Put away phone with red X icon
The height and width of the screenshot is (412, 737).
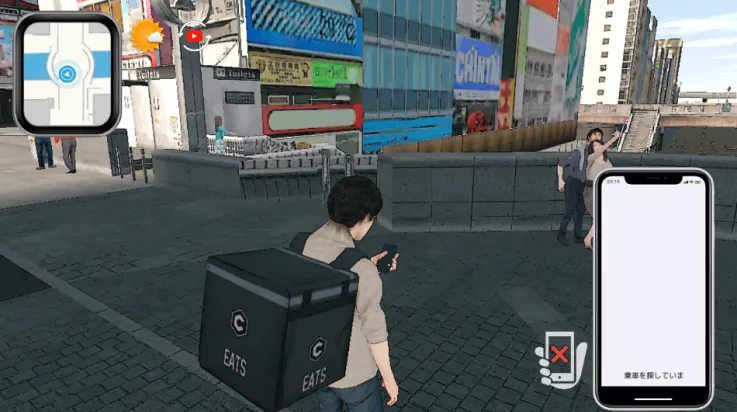(559, 356)
